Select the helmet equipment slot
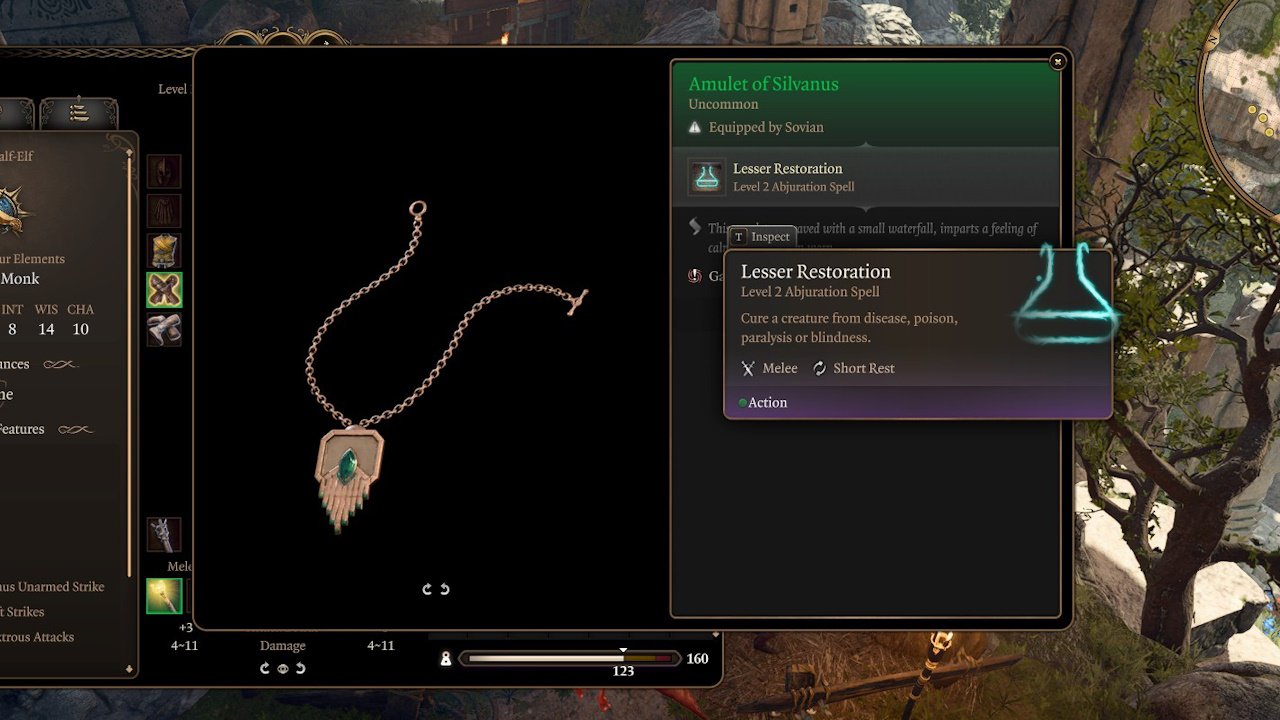The width and height of the screenshot is (1280, 720). coord(164,171)
